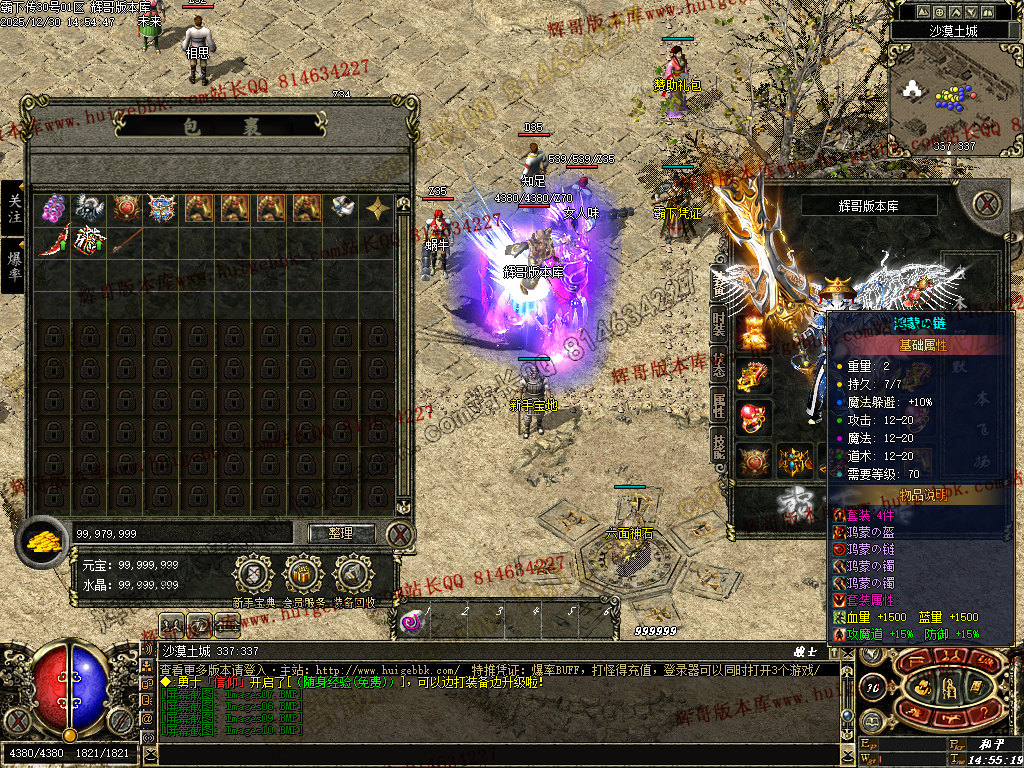Select the purple gem cluster item

pyautogui.click(x=53, y=208)
